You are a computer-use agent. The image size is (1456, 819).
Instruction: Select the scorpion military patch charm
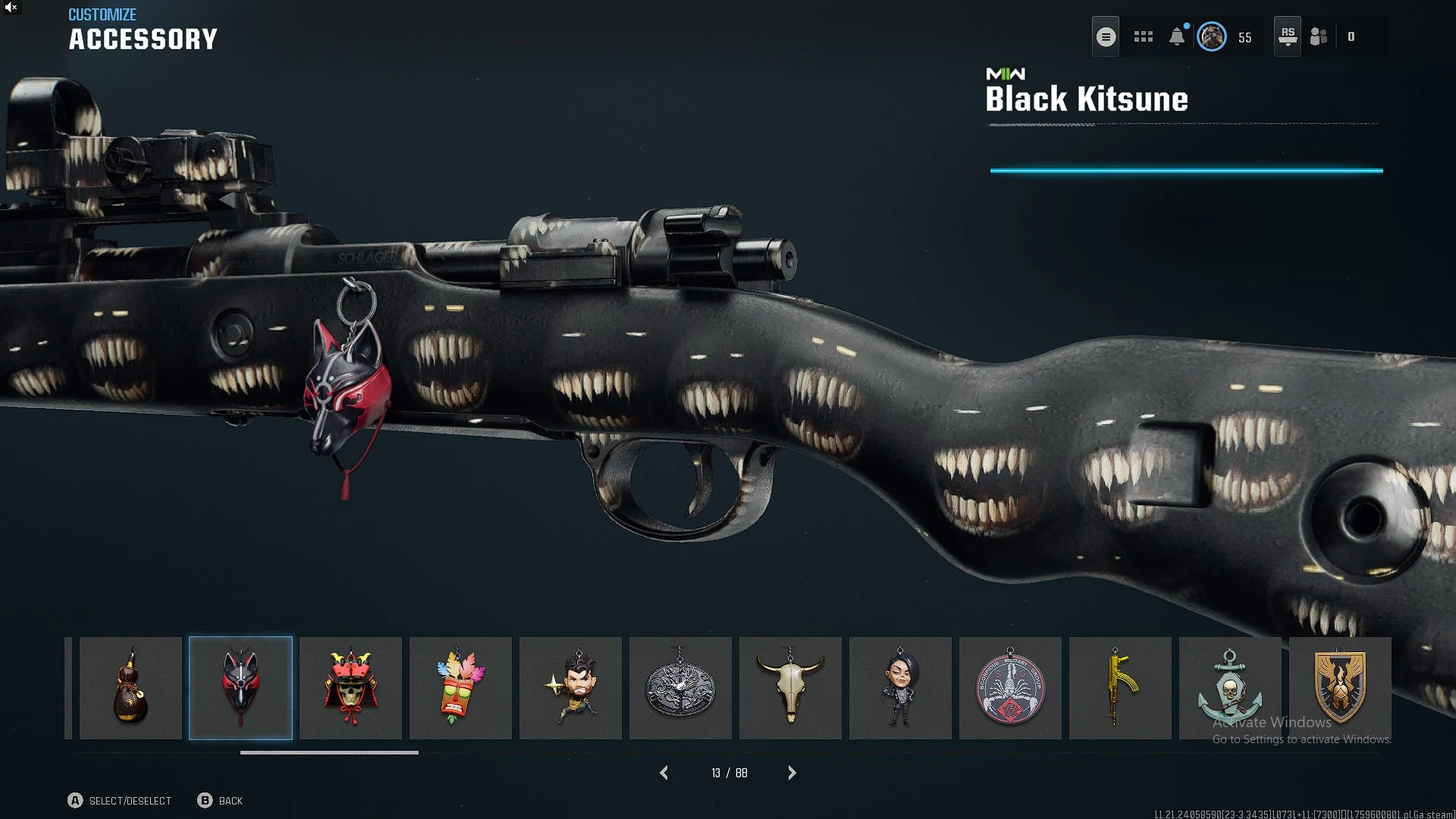(1010, 688)
